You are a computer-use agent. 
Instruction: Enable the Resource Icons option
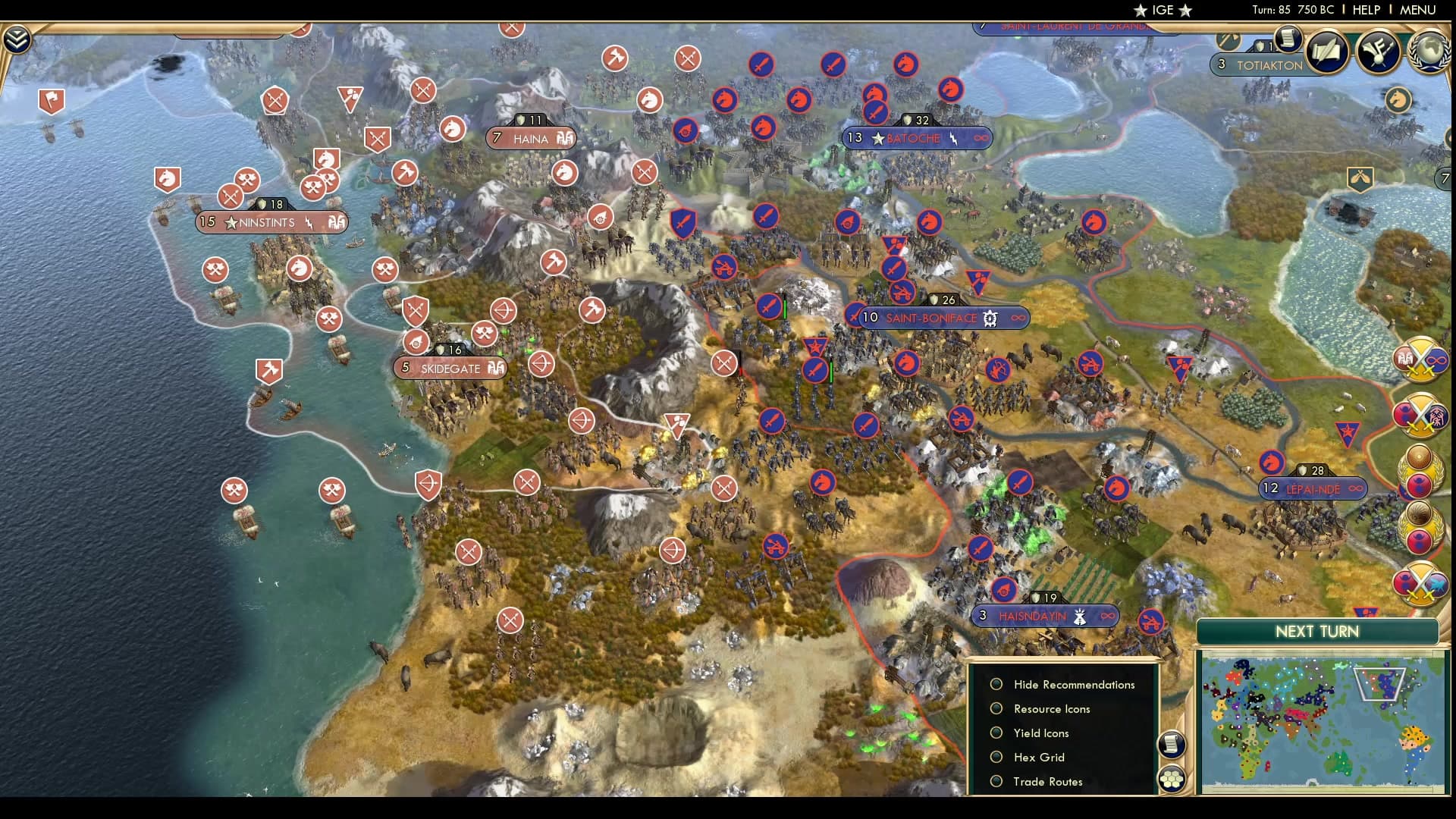click(996, 708)
